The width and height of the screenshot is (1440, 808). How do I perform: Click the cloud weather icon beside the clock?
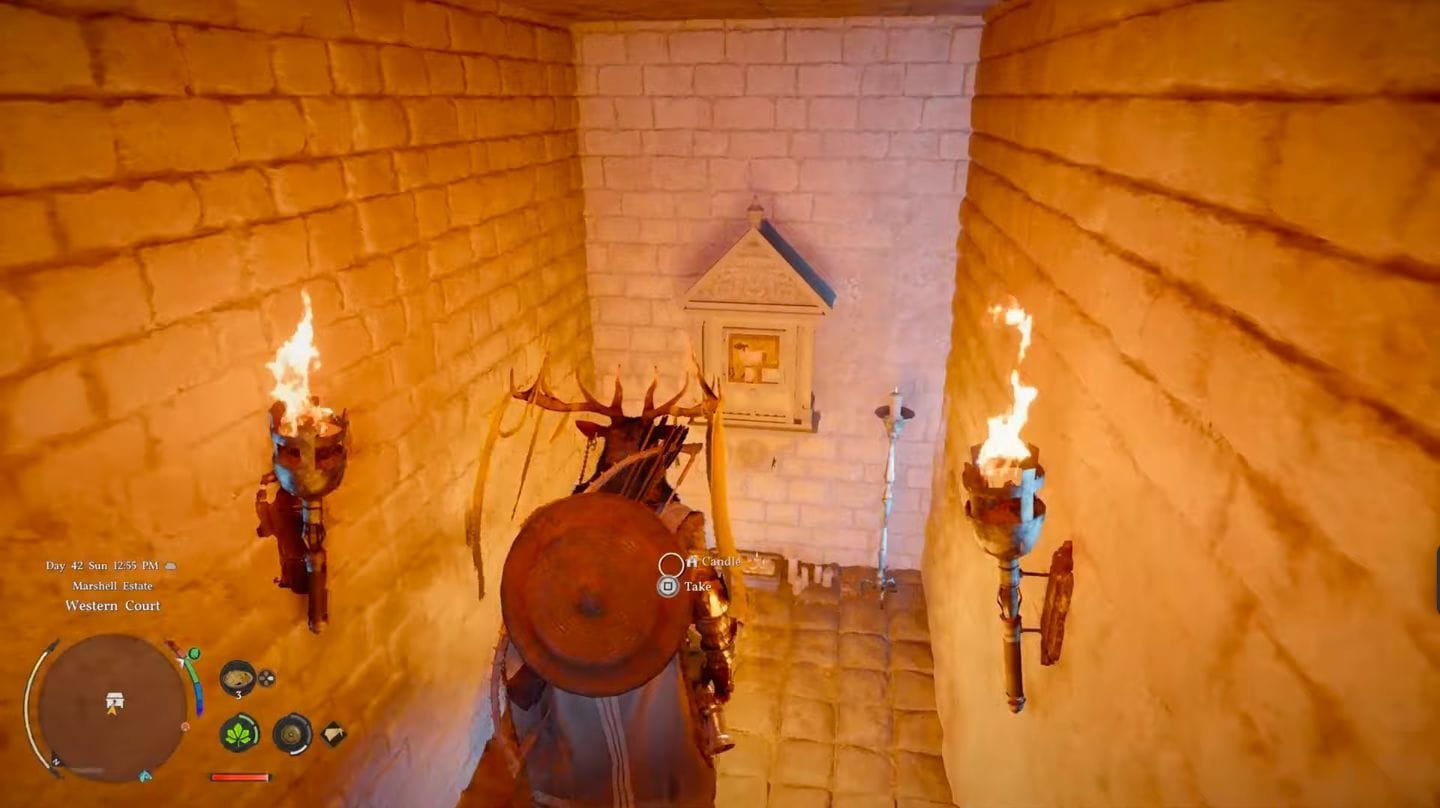pos(171,567)
